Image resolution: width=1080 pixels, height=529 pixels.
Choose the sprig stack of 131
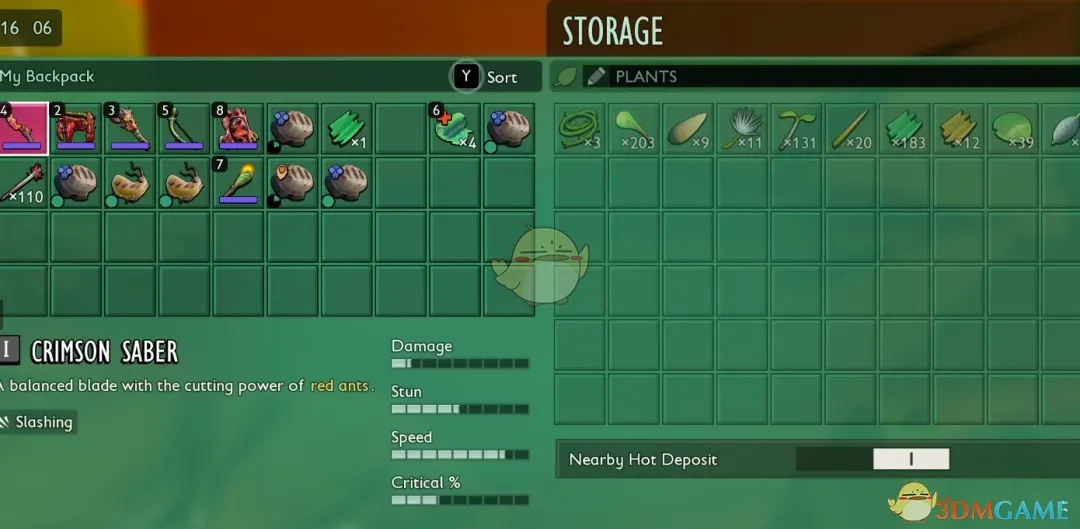tap(796, 129)
